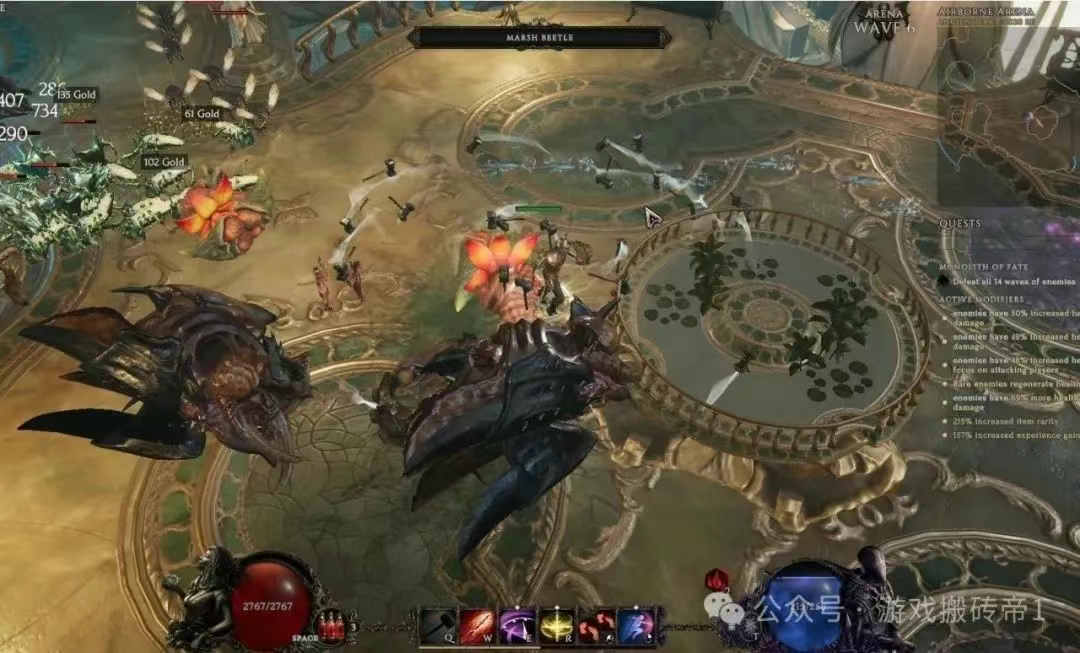Open the translucent minimap overlay

tap(1005, 110)
